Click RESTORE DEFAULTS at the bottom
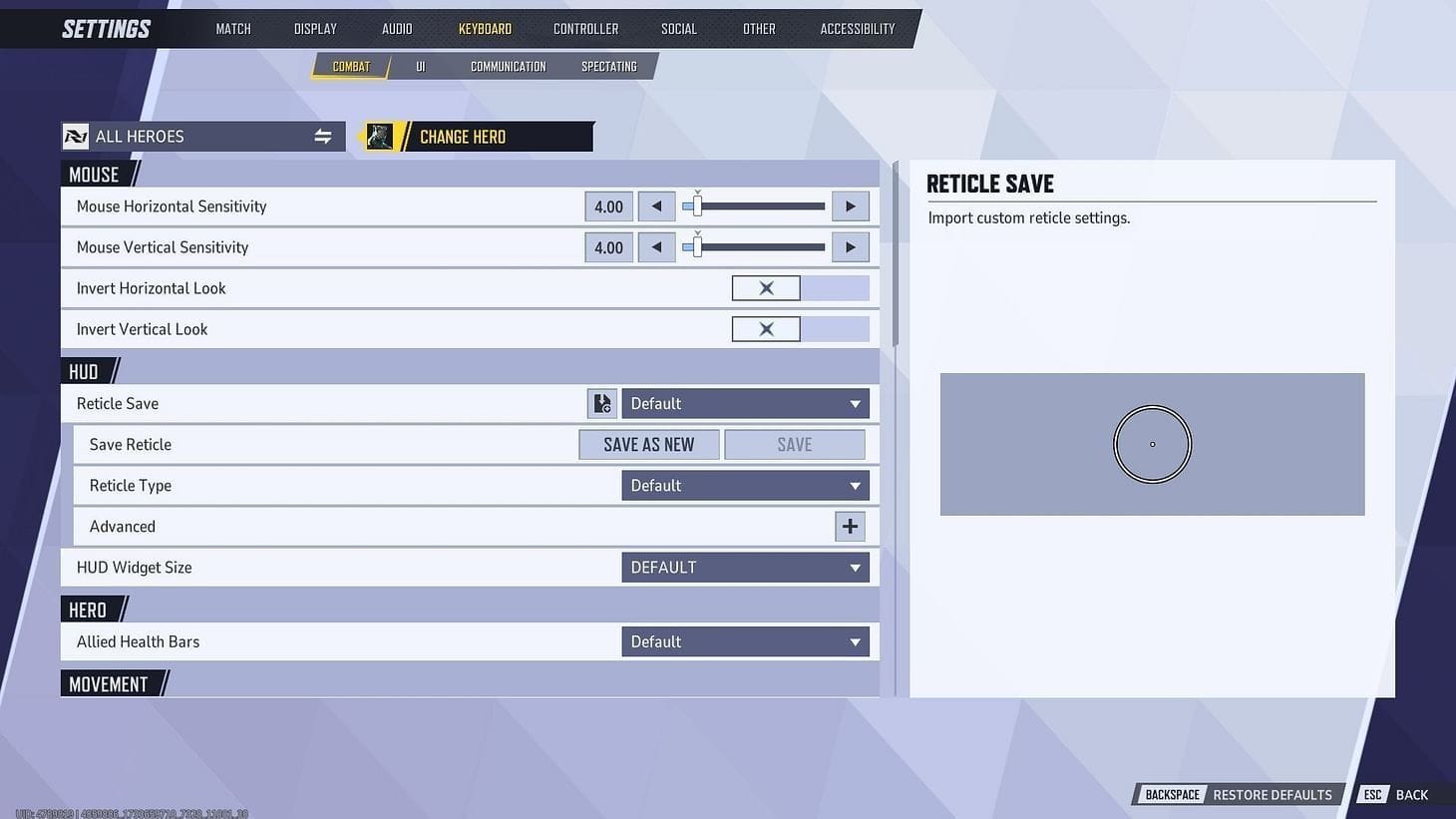Viewport: 1456px width, 819px height. click(1272, 794)
